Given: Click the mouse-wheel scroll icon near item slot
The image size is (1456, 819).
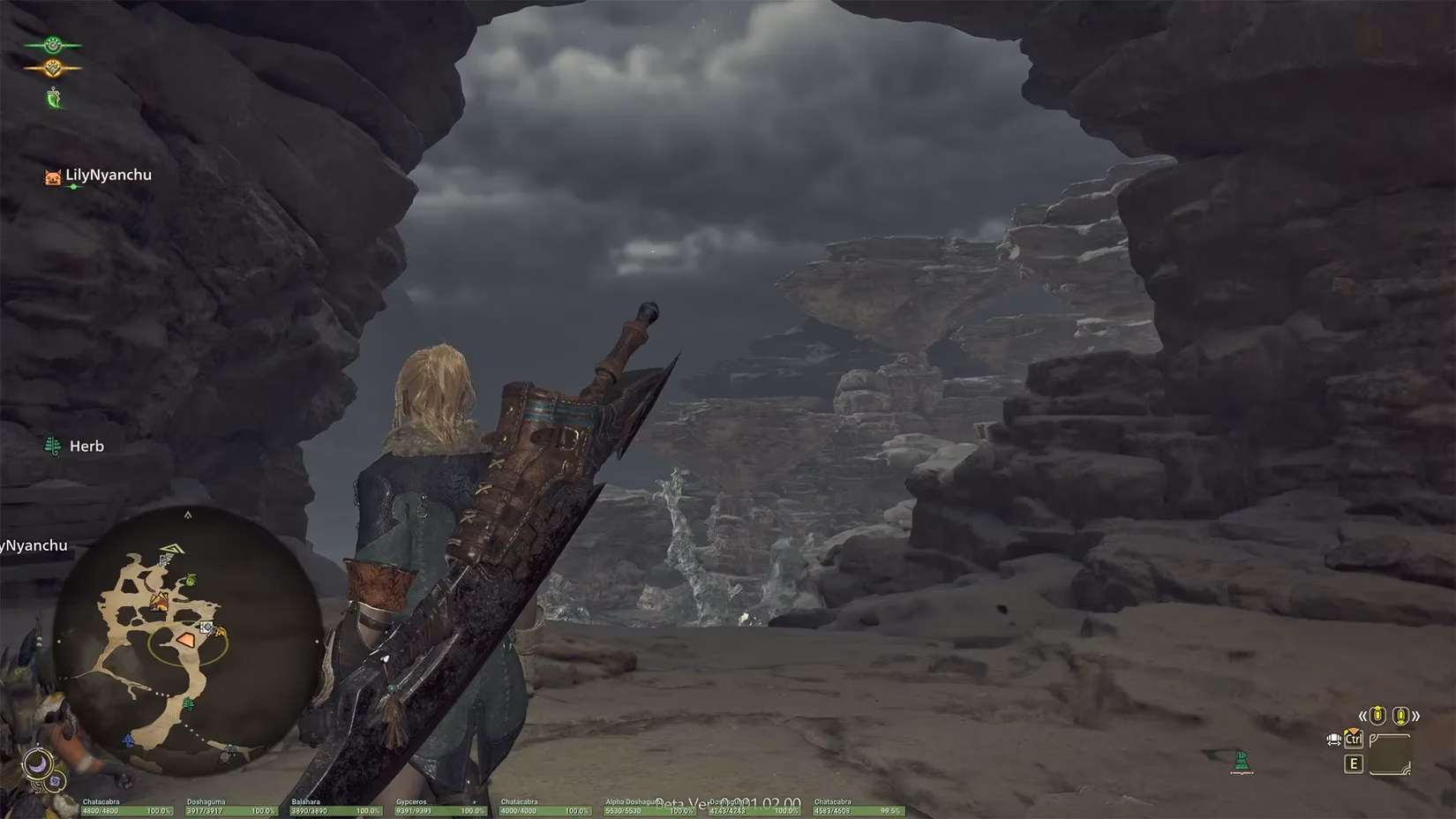Looking at the screenshot, I should tap(1334, 740).
